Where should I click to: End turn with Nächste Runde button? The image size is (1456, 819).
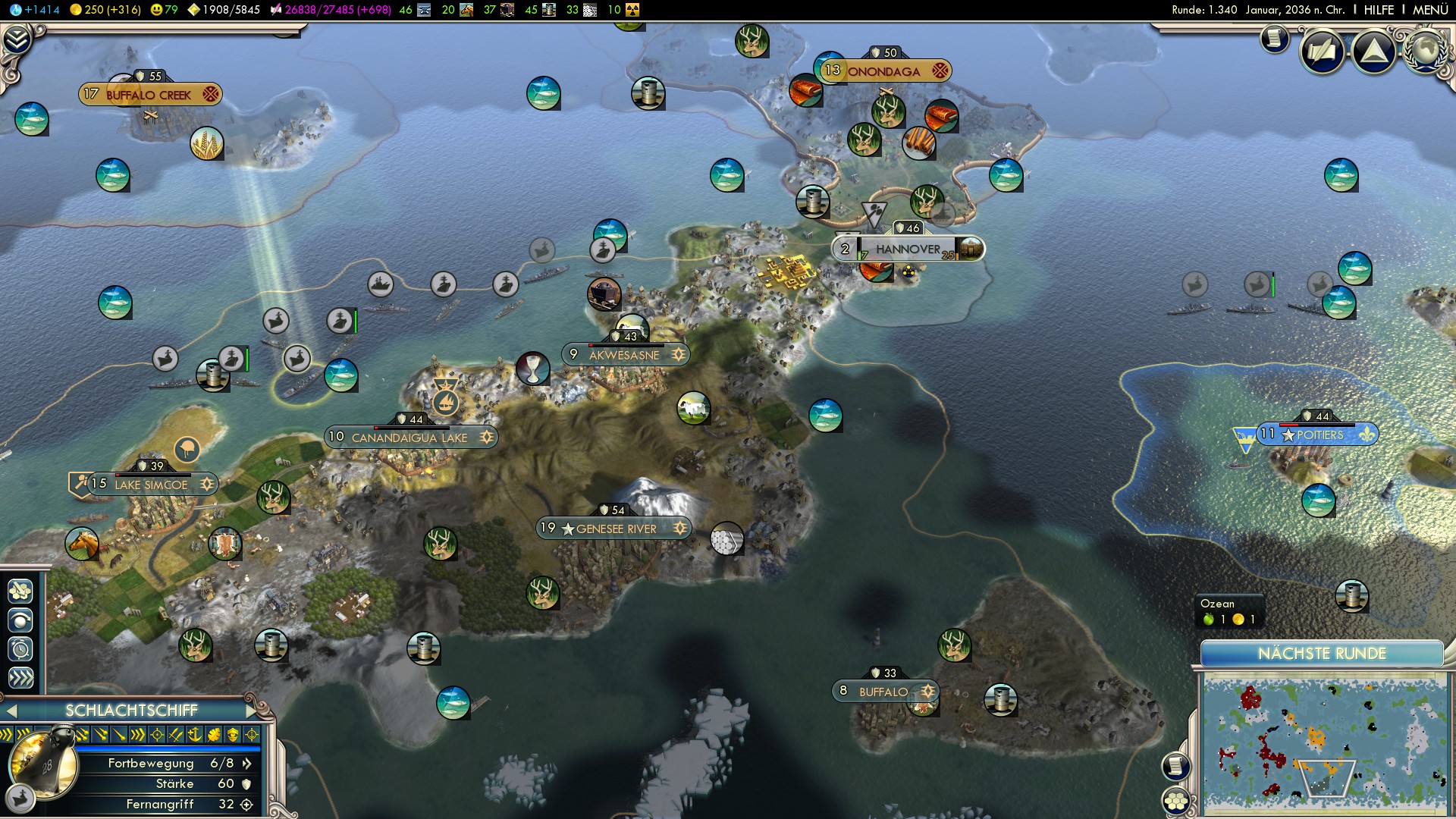1322,654
